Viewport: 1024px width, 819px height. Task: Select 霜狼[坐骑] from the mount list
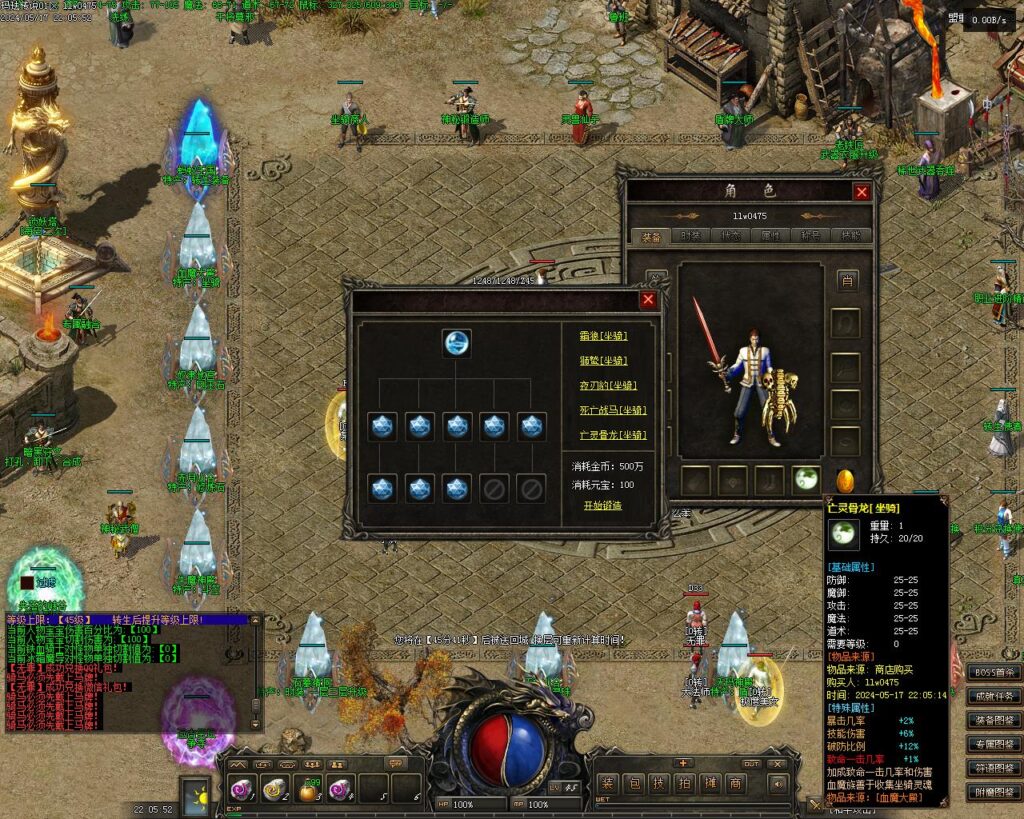pos(603,335)
